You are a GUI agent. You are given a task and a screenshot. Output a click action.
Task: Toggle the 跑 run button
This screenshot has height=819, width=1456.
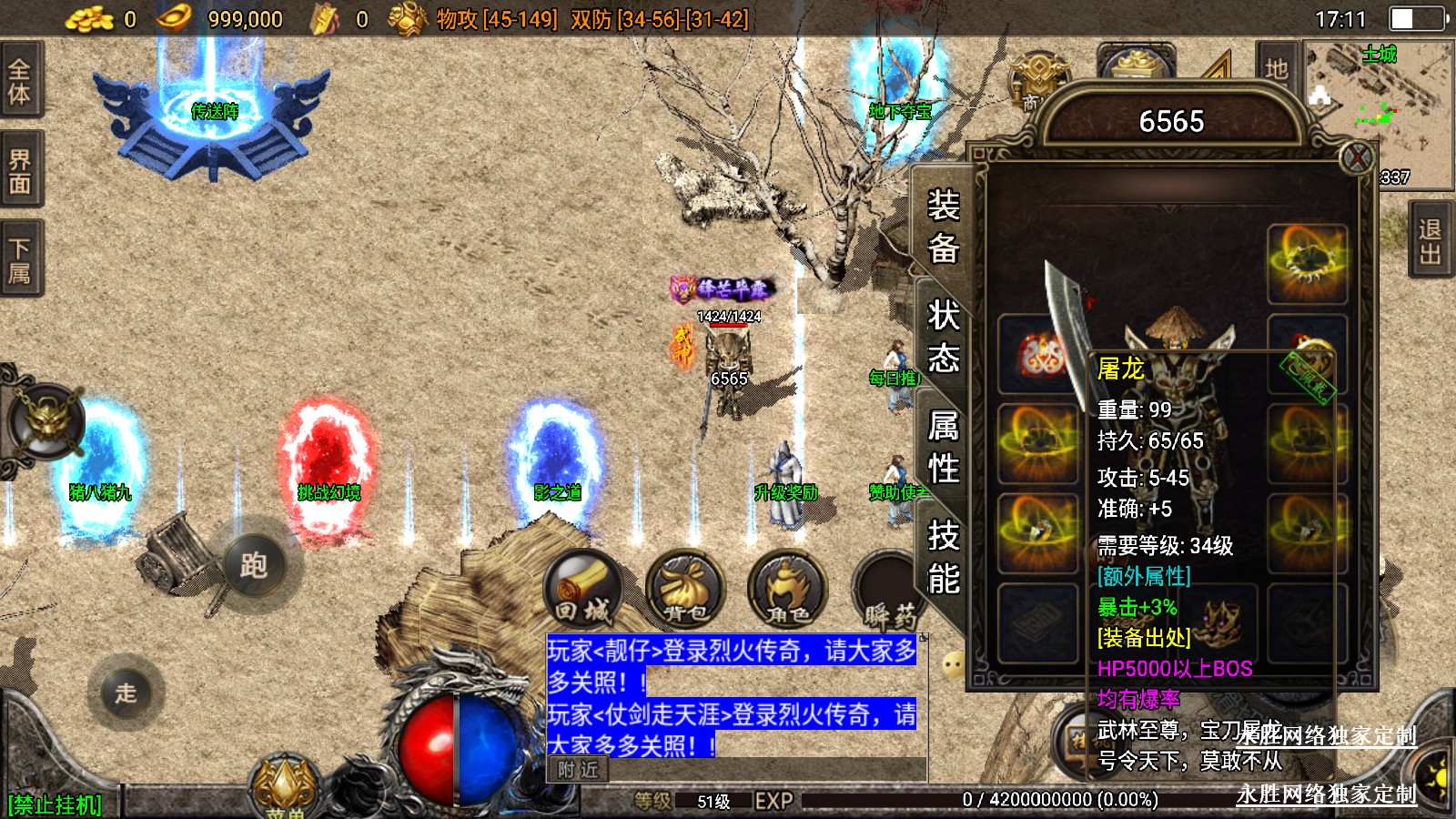(x=254, y=565)
